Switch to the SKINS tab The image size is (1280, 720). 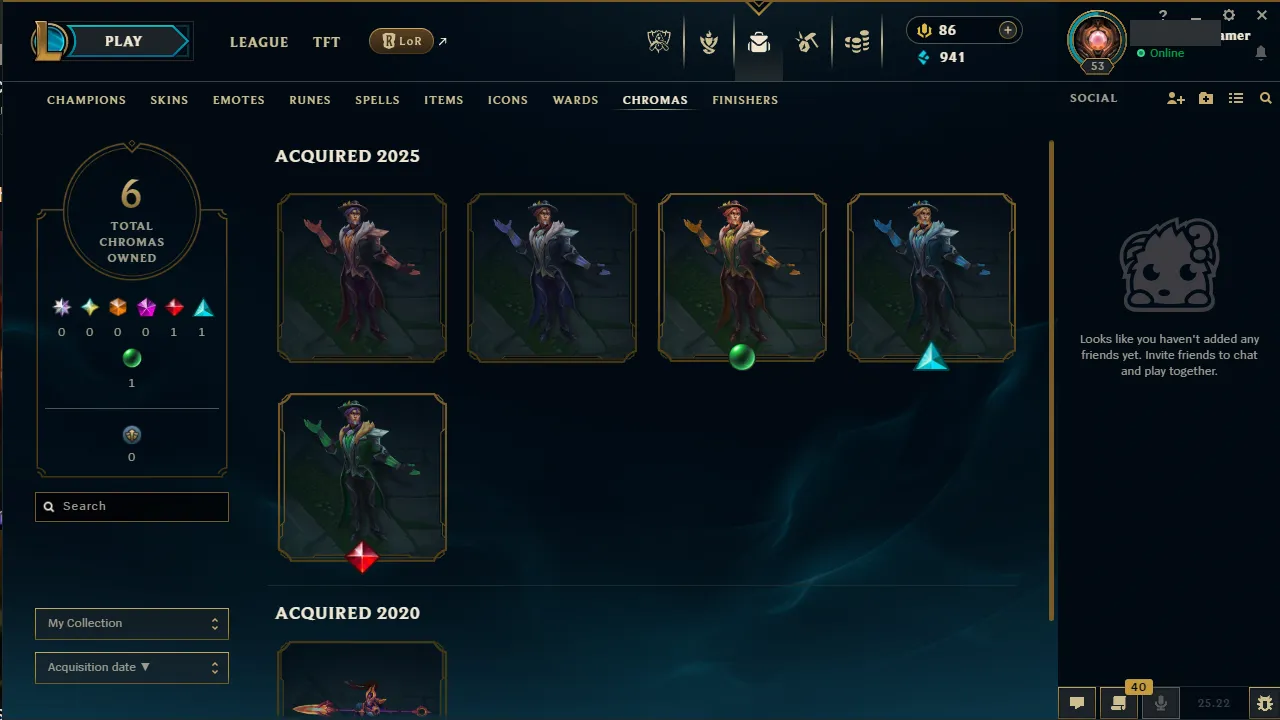[169, 100]
